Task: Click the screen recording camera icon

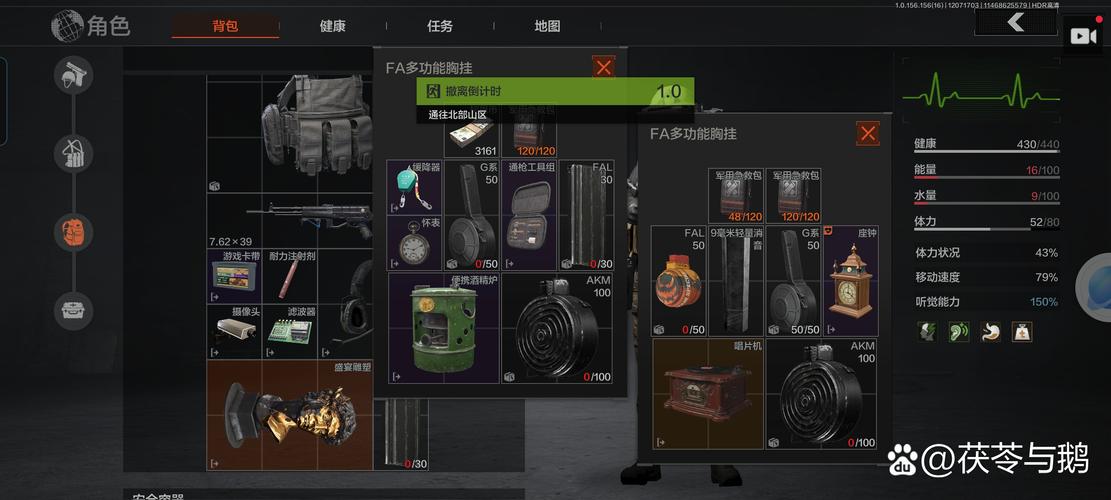Action: click(1083, 36)
